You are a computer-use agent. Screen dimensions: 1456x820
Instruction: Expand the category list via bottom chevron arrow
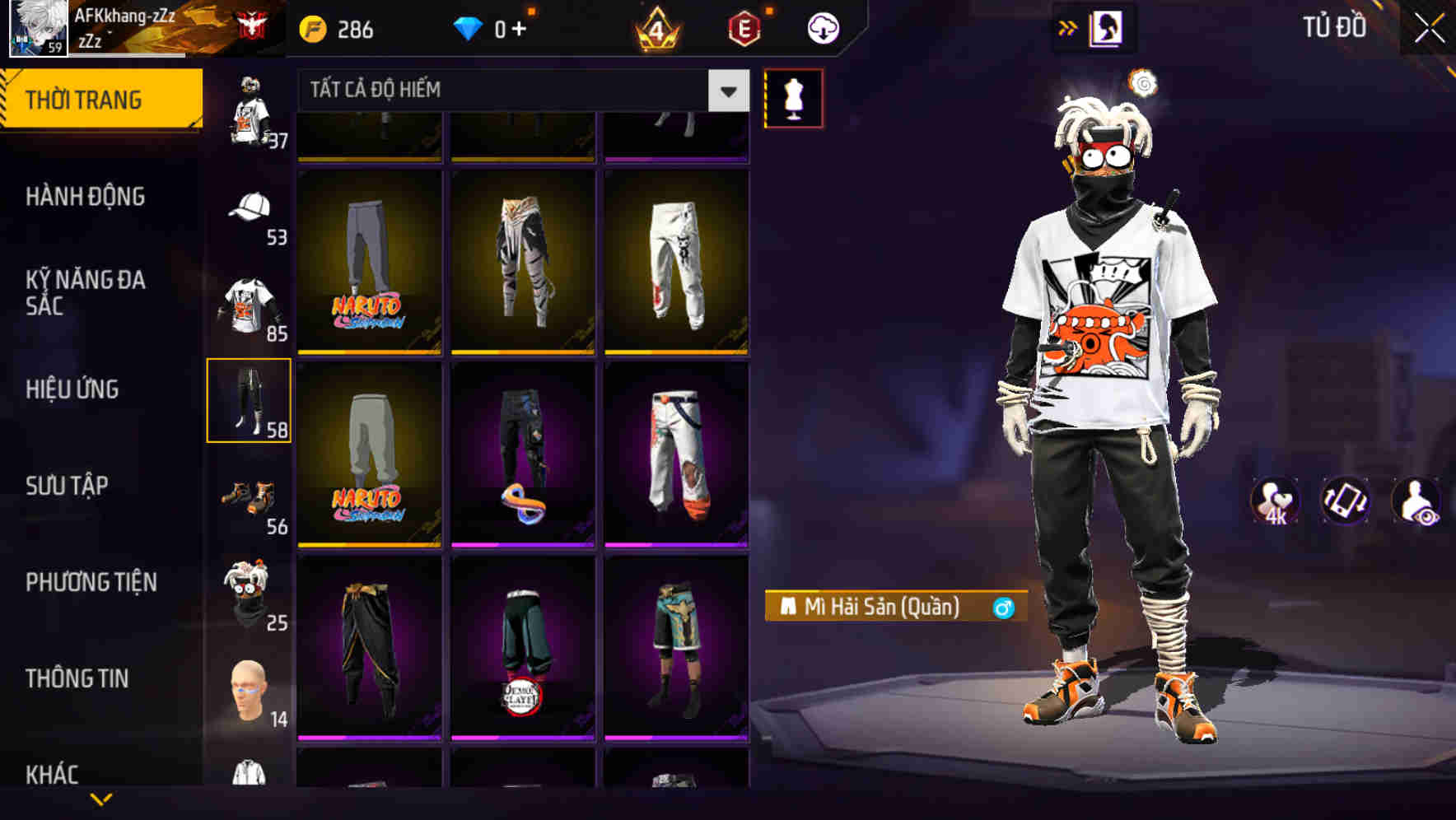coord(101,799)
